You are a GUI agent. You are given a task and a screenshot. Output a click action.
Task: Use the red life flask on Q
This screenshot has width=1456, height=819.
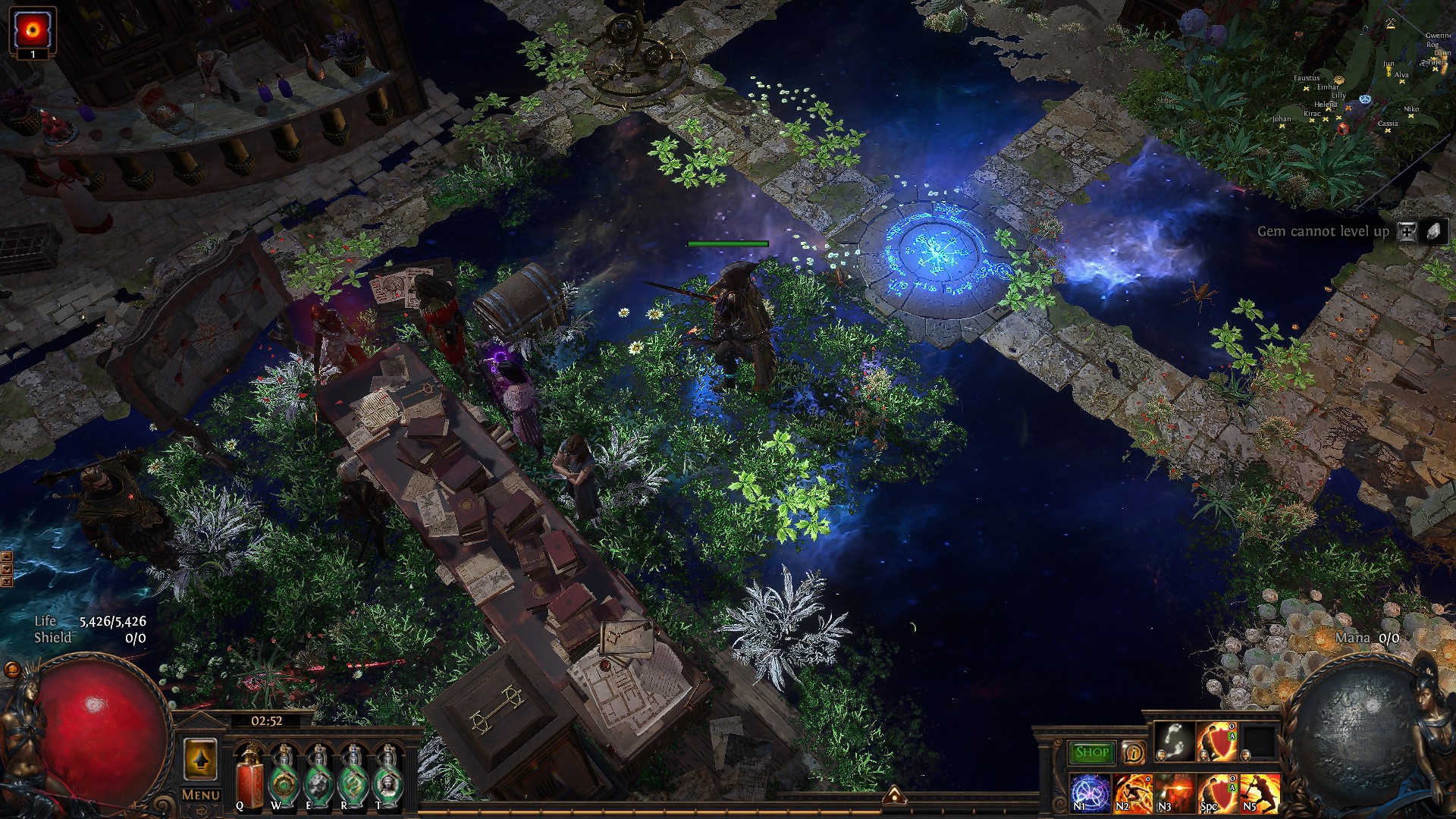249,775
